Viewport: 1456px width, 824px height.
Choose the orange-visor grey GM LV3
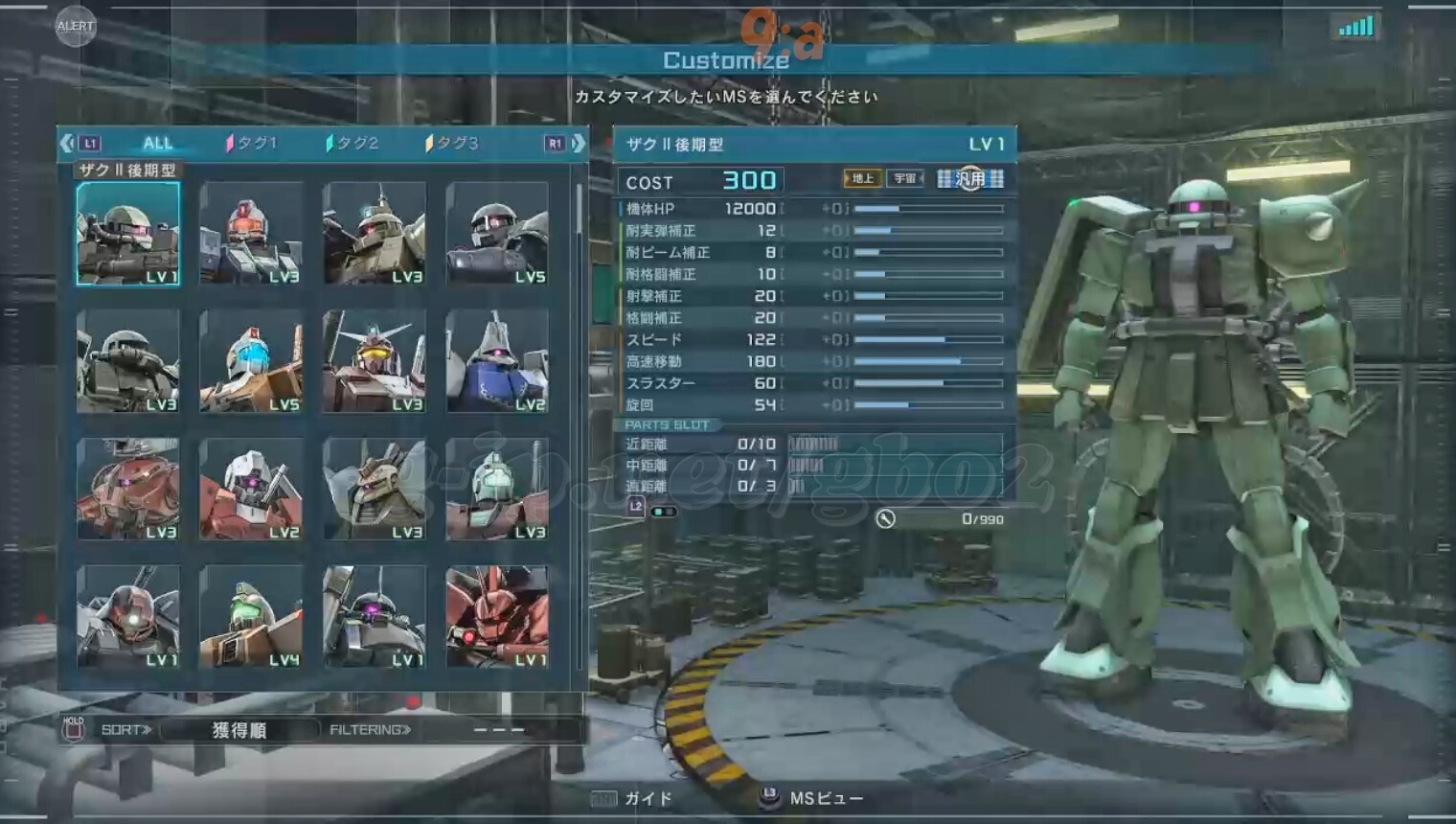[x=251, y=234]
